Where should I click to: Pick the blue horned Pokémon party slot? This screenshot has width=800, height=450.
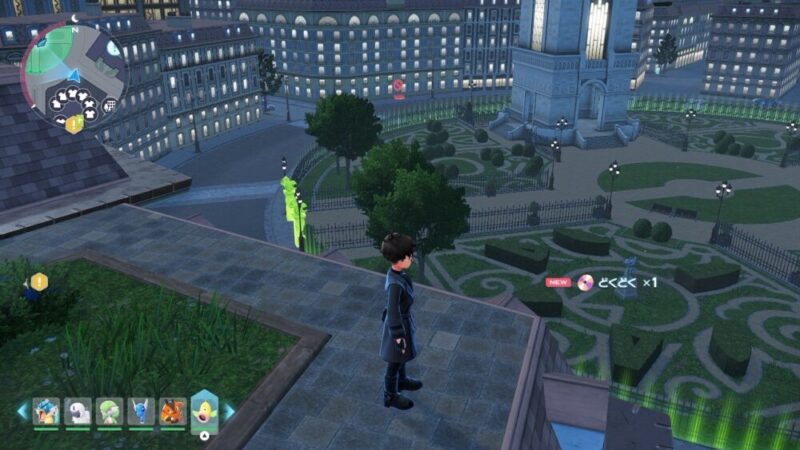[x=141, y=411]
